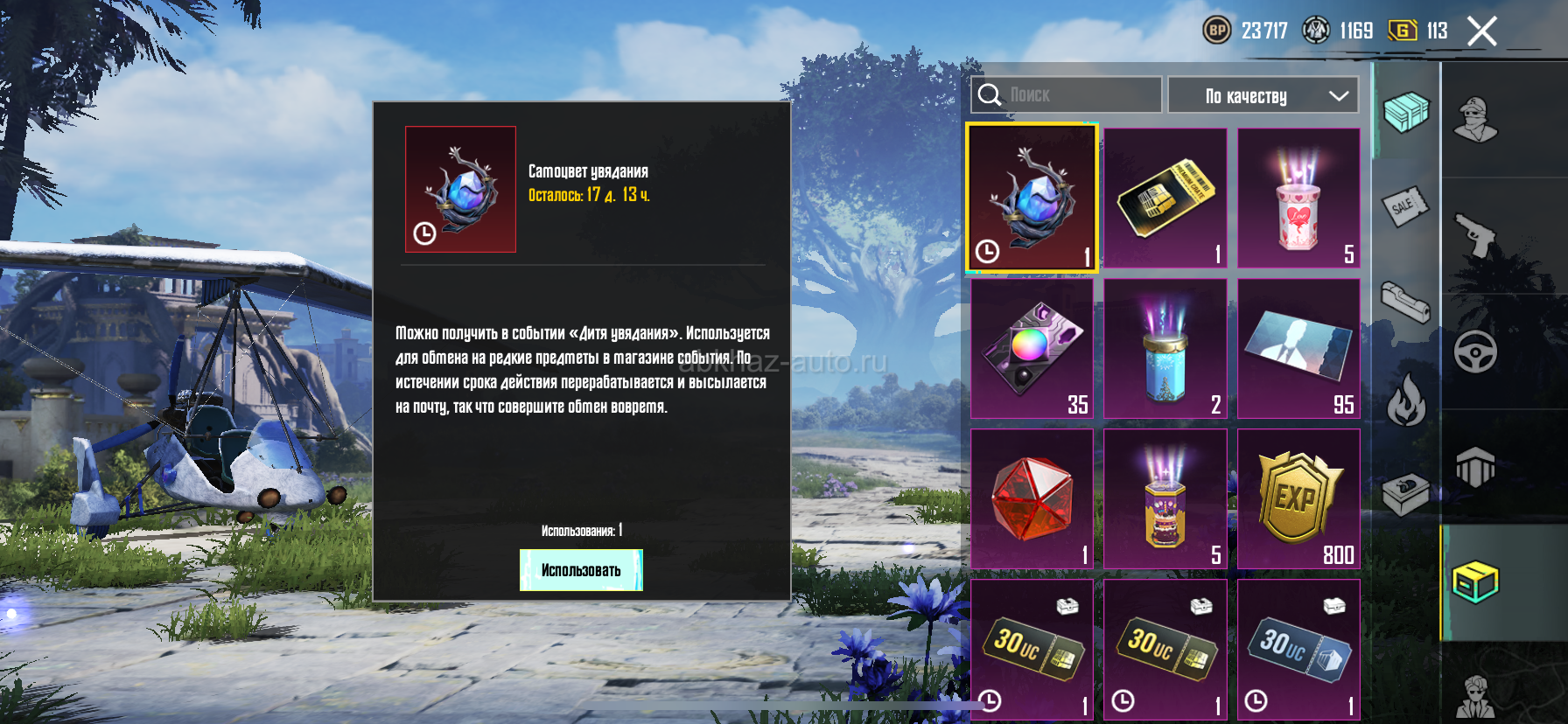Select the Самоцвет увядания gem slot
Viewport: 1568px width, 724px height.
click(x=1032, y=198)
